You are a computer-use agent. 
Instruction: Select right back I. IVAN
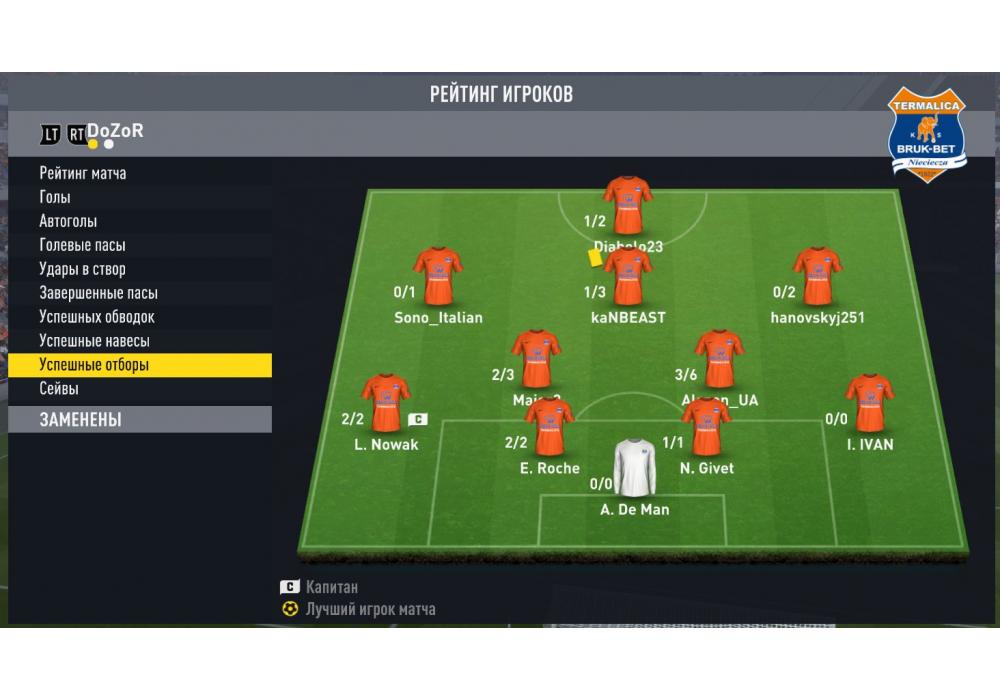[x=869, y=403]
